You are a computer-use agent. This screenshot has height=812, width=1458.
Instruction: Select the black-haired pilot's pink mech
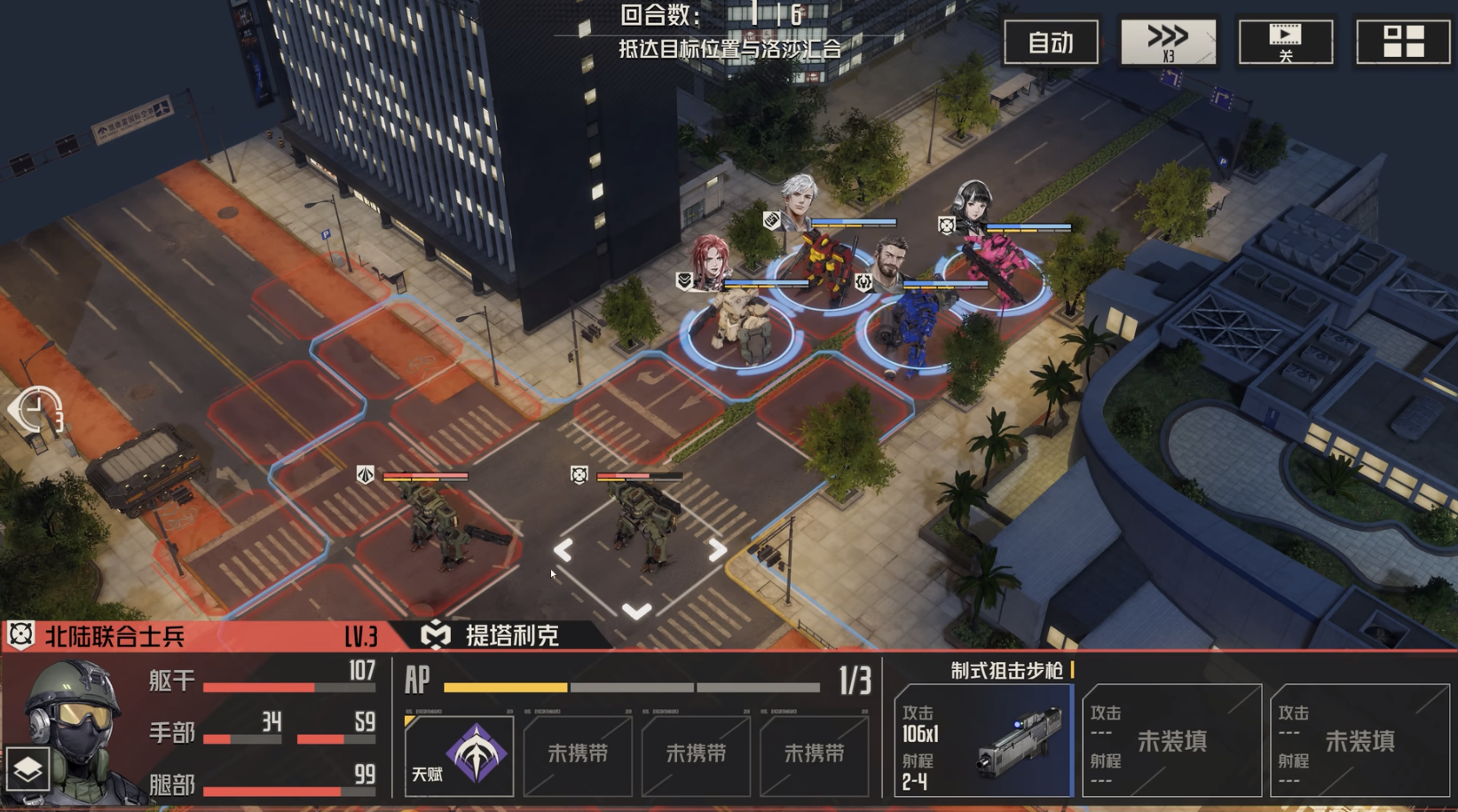(x=998, y=266)
